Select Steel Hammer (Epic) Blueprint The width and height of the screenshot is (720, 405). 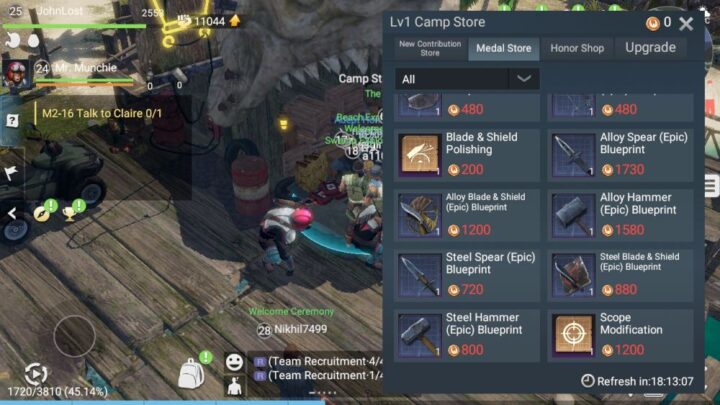(x=467, y=335)
